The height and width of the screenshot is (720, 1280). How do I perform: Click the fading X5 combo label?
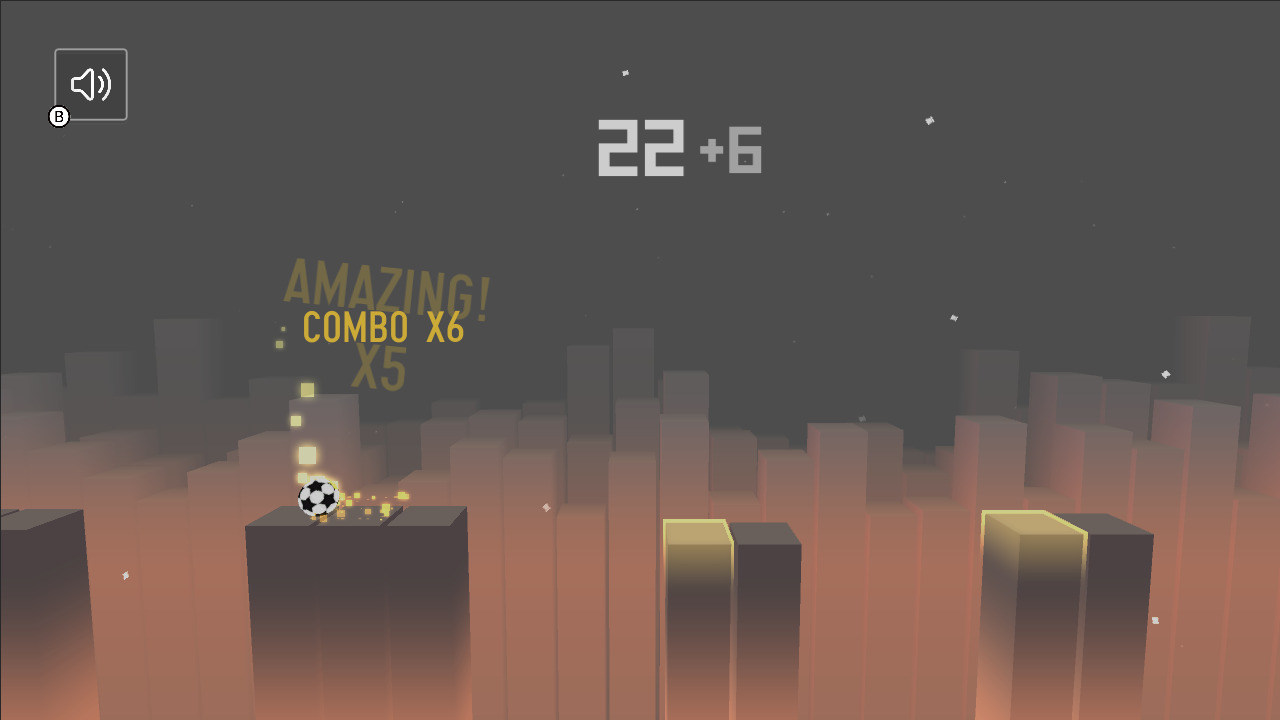(x=380, y=369)
